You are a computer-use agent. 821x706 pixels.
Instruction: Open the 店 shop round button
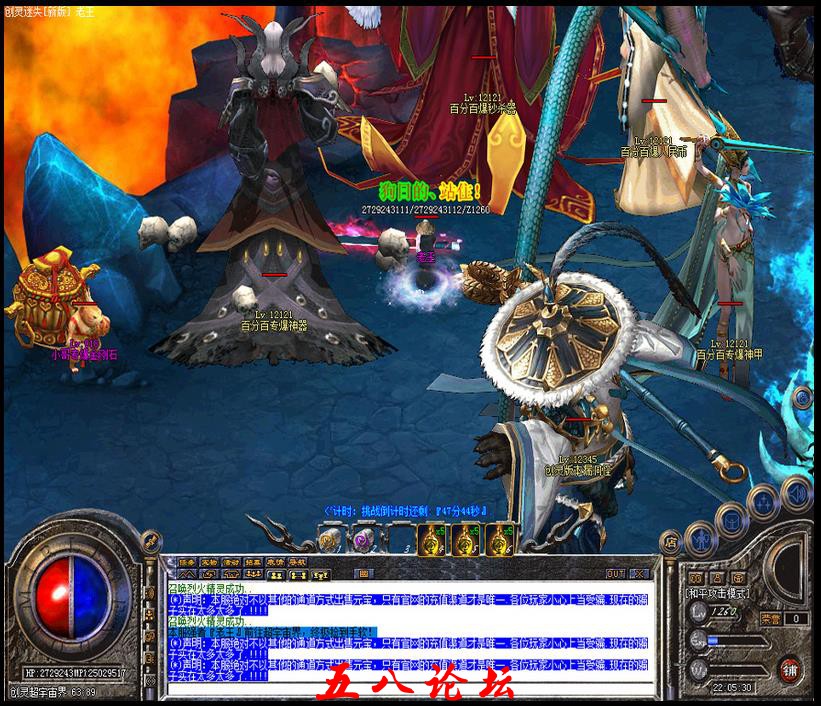671,543
